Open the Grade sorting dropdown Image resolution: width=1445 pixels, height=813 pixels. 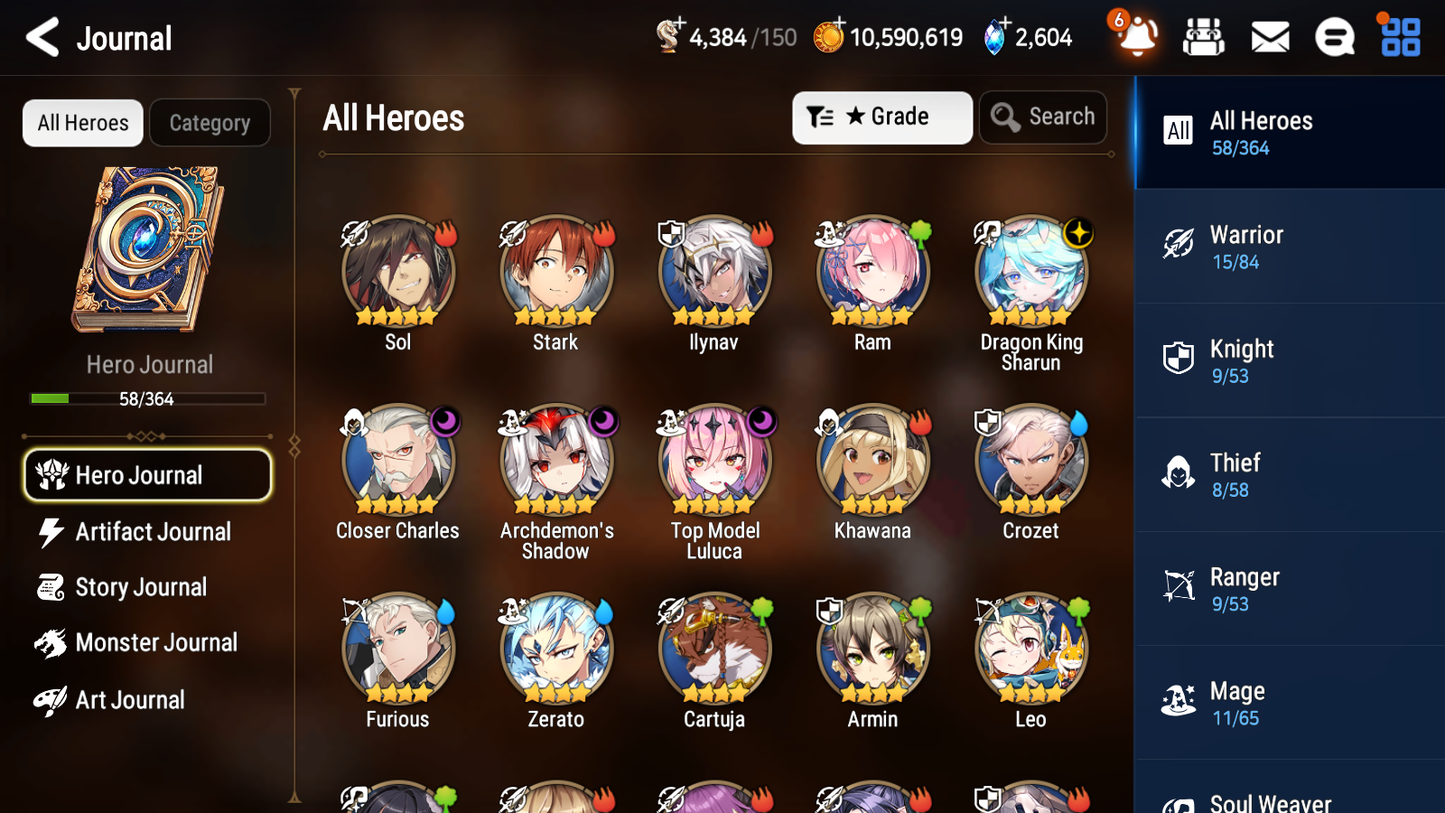click(882, 117)
